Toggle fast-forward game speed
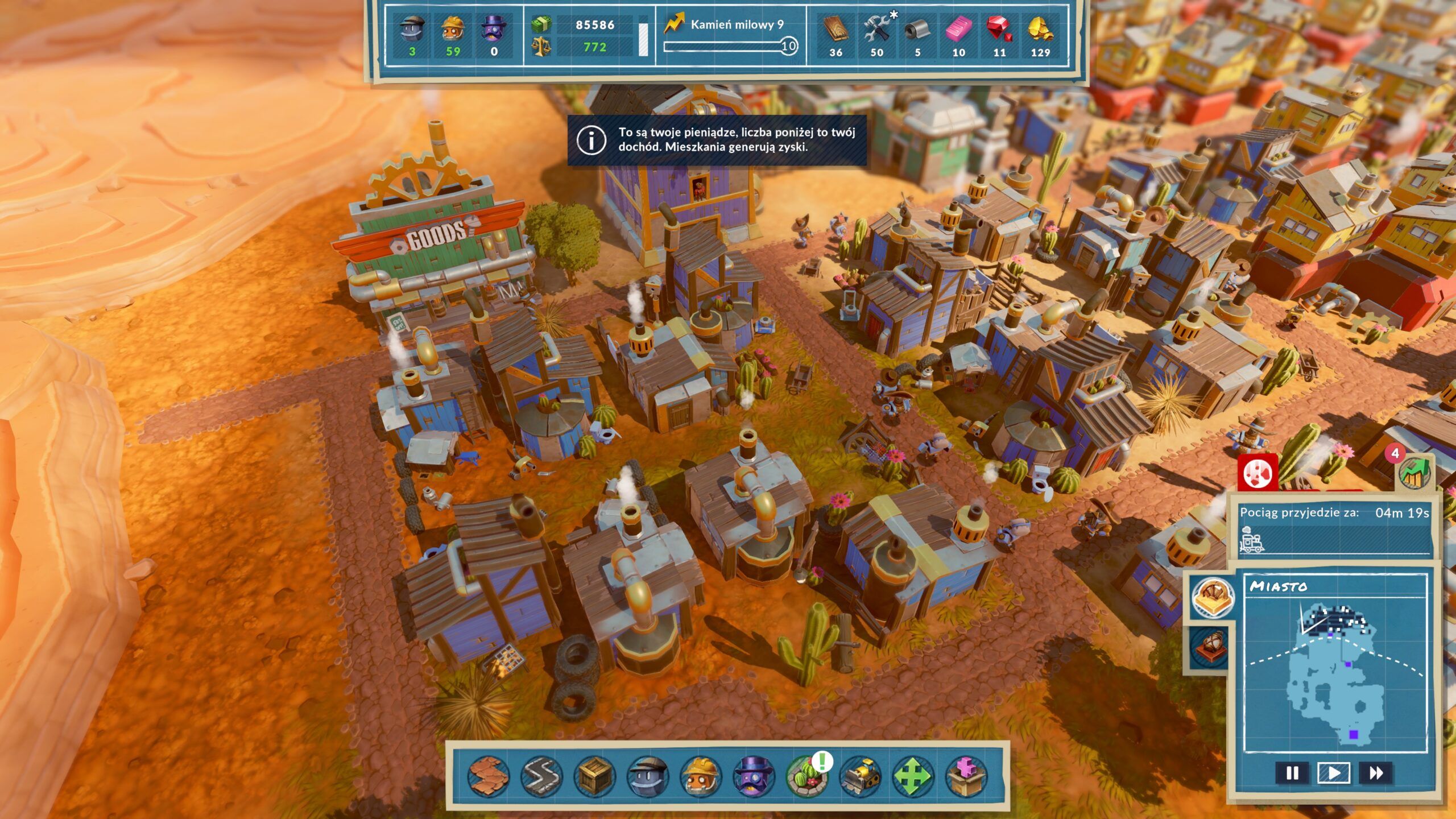The height and width of the screenshot is (819, 1456). pos(1376,772)
